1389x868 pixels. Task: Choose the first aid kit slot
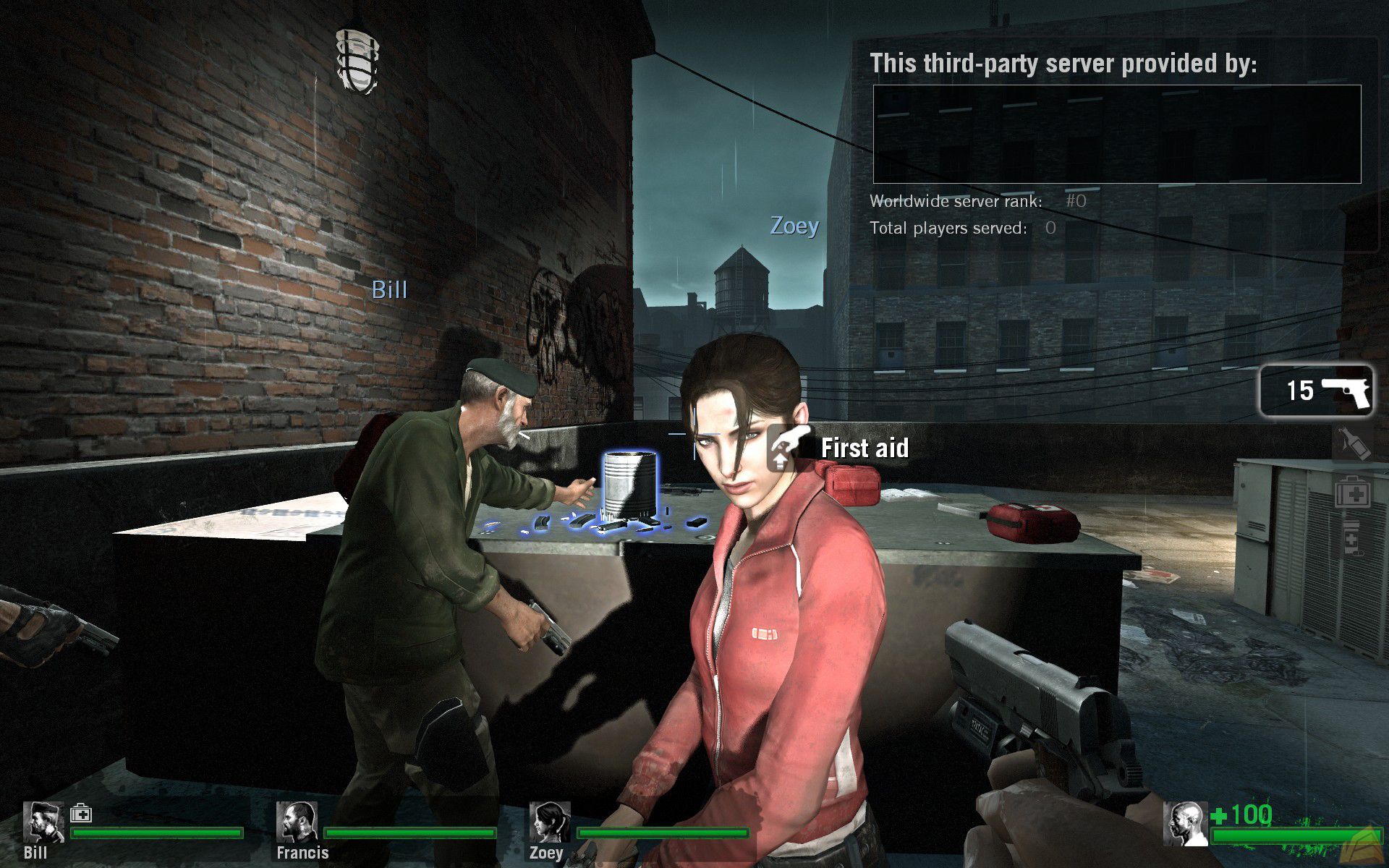(x=1351, y=493)
